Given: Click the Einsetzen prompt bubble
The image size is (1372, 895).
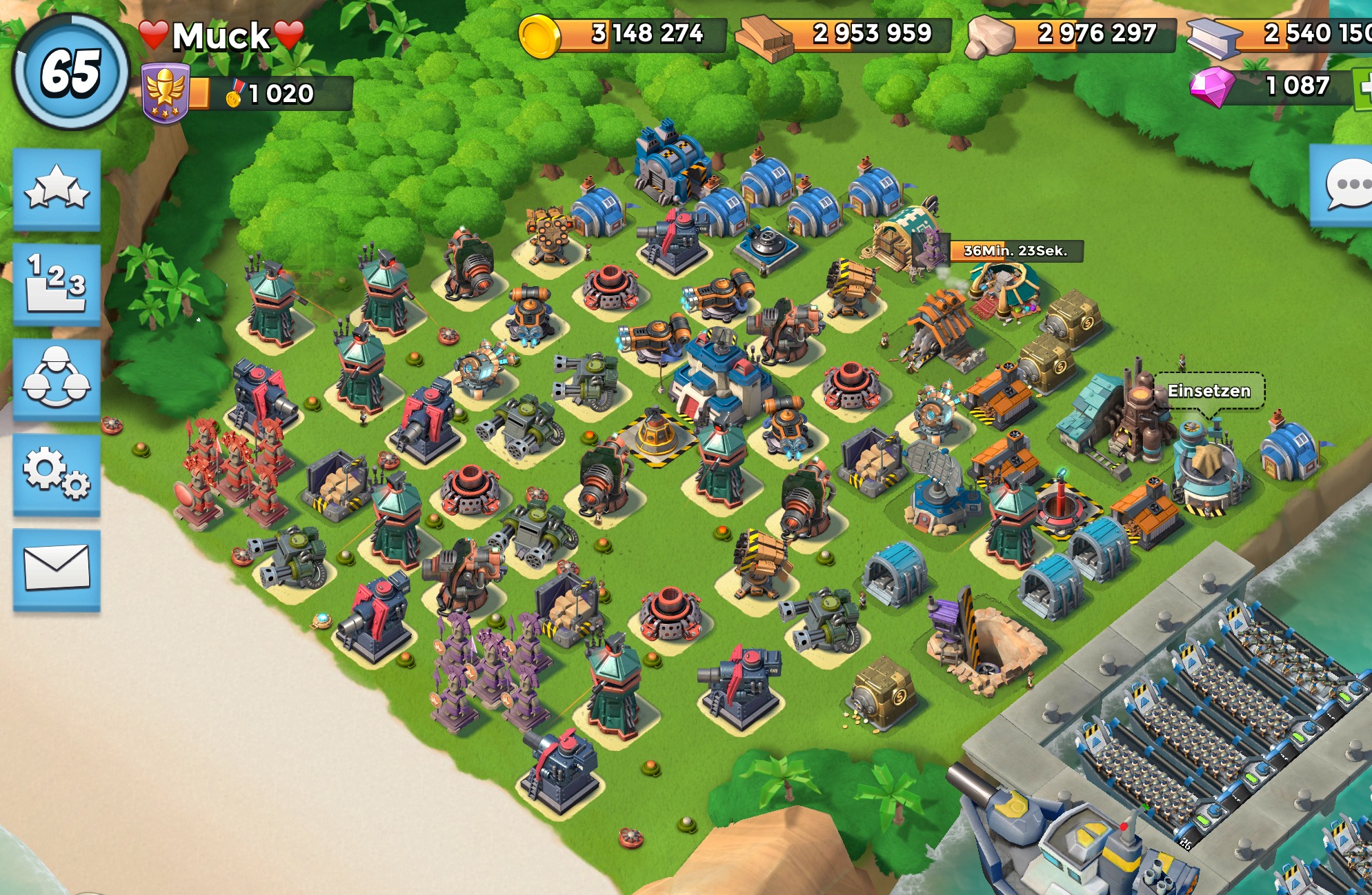Looking at the screenshot, I should (x=1209, y=391).
